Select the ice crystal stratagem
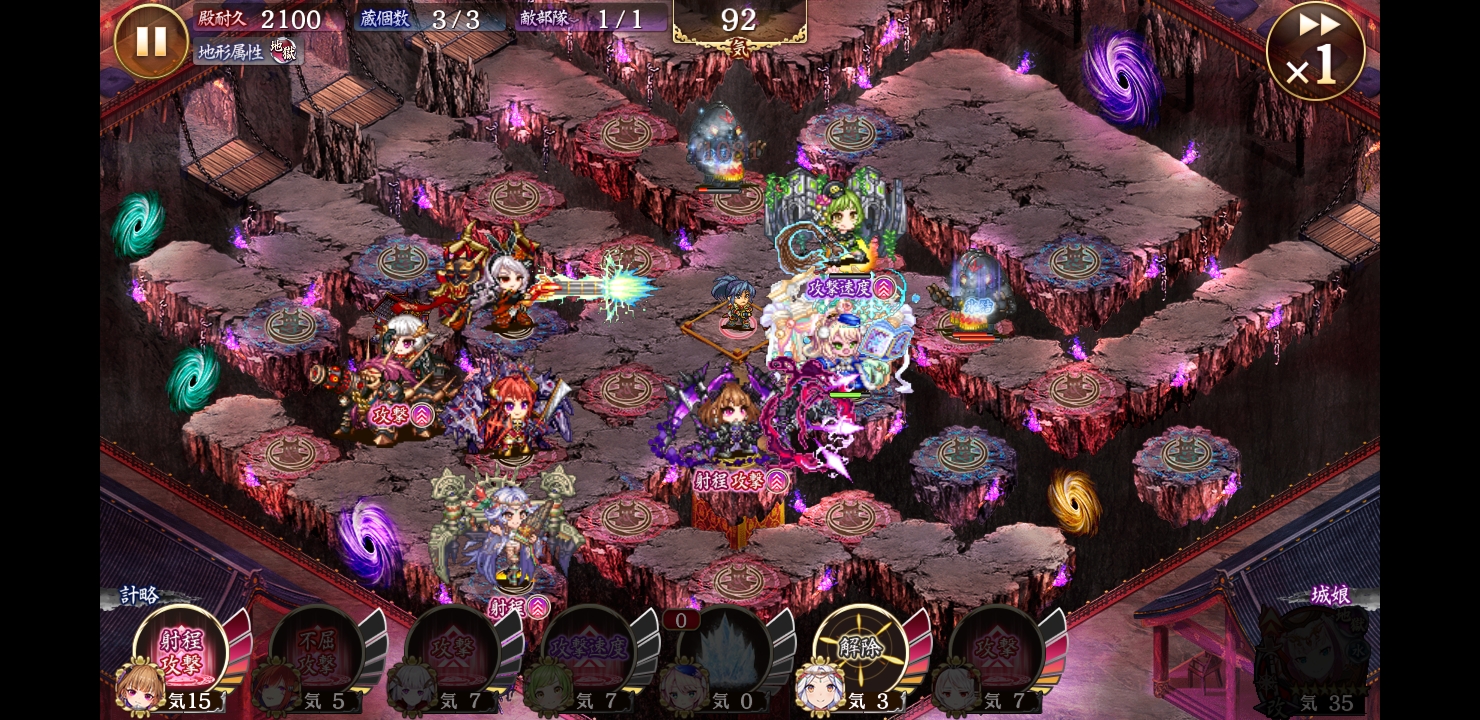Image resolution: width=1480 pixels, height=720 pixels. tap(722, 652)
